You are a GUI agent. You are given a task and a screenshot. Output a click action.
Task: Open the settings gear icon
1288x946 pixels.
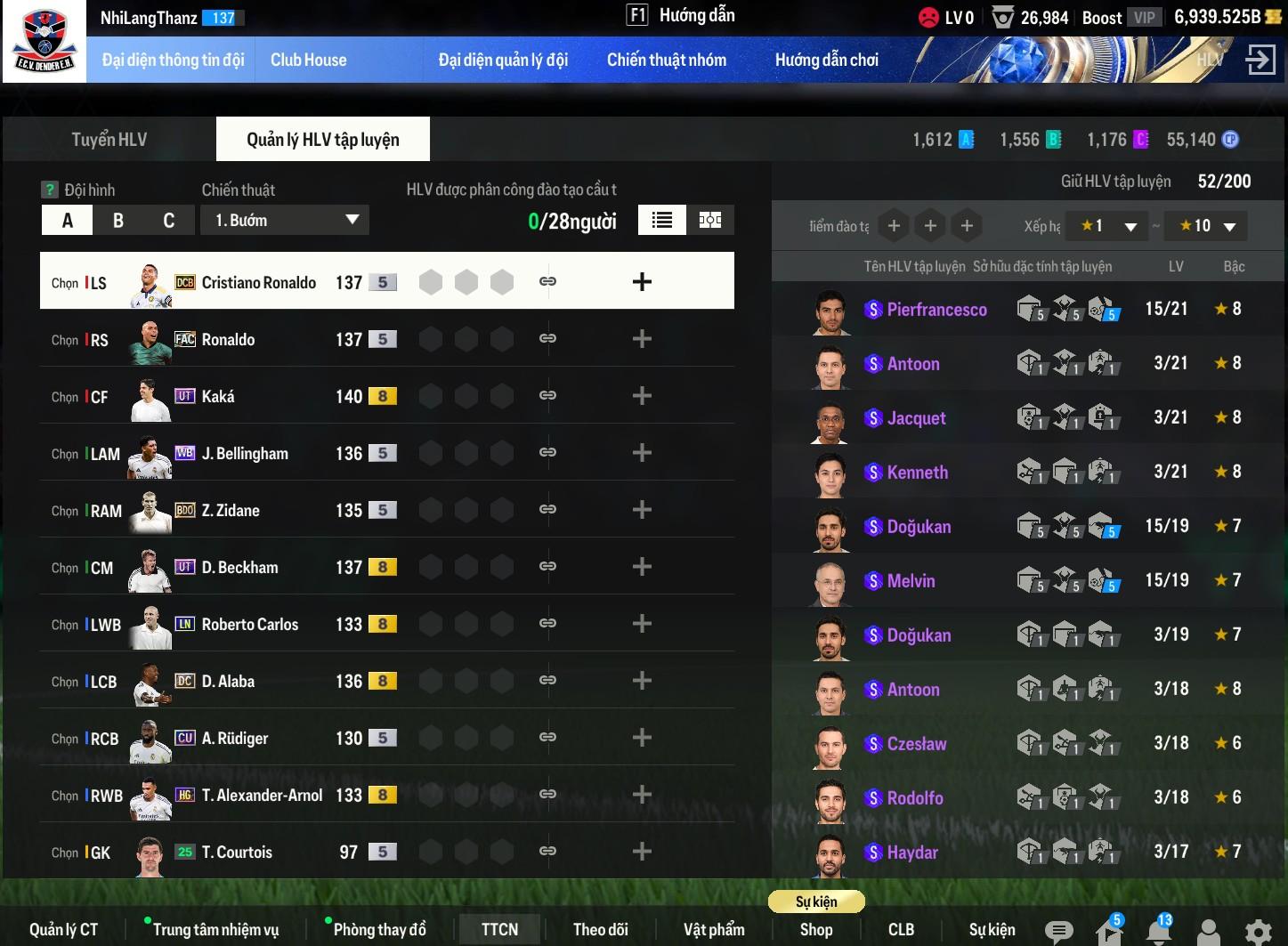click(x=1257, y=932)
